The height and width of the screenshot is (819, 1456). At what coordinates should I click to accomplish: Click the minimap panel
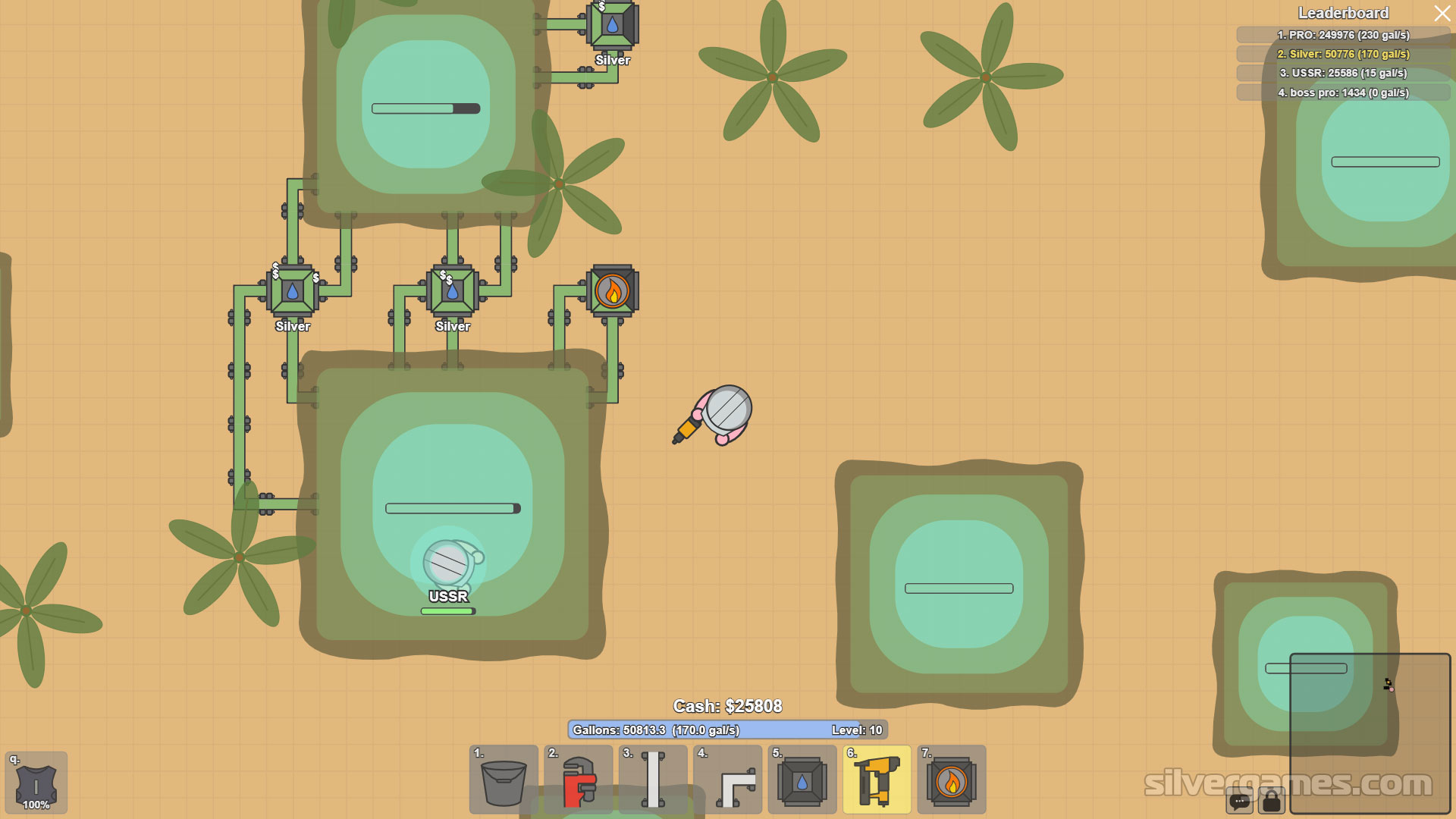click(x=1370, y=733)
